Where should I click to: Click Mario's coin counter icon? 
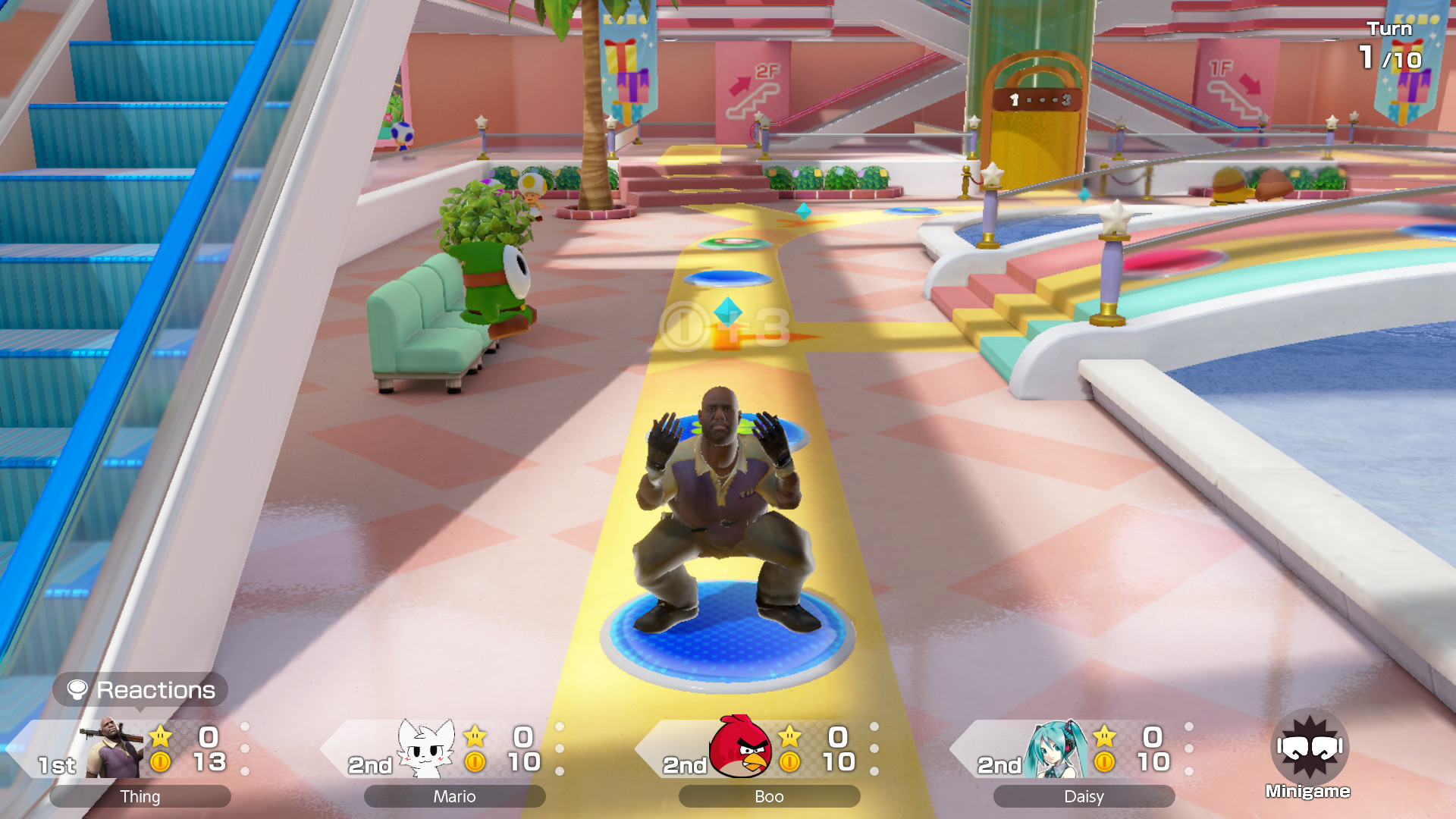click(x=475, y=762)
